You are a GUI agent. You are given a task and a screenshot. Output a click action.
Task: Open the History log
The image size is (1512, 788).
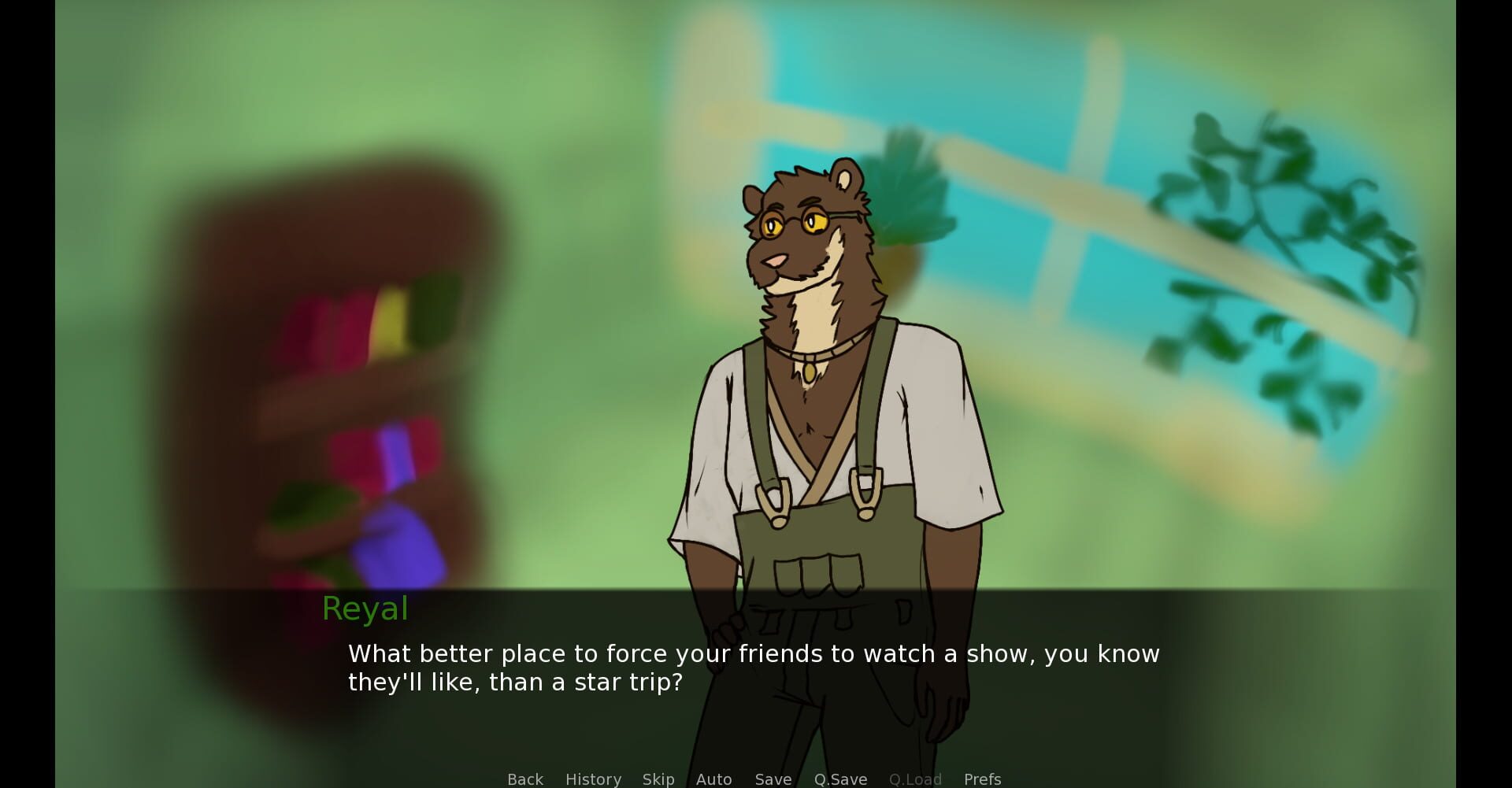[592, 779]
